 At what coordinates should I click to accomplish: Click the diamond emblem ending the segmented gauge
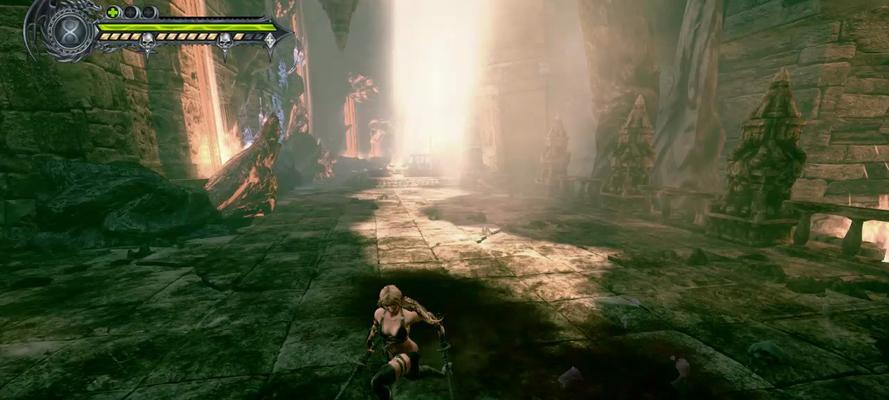pos(269,39)
